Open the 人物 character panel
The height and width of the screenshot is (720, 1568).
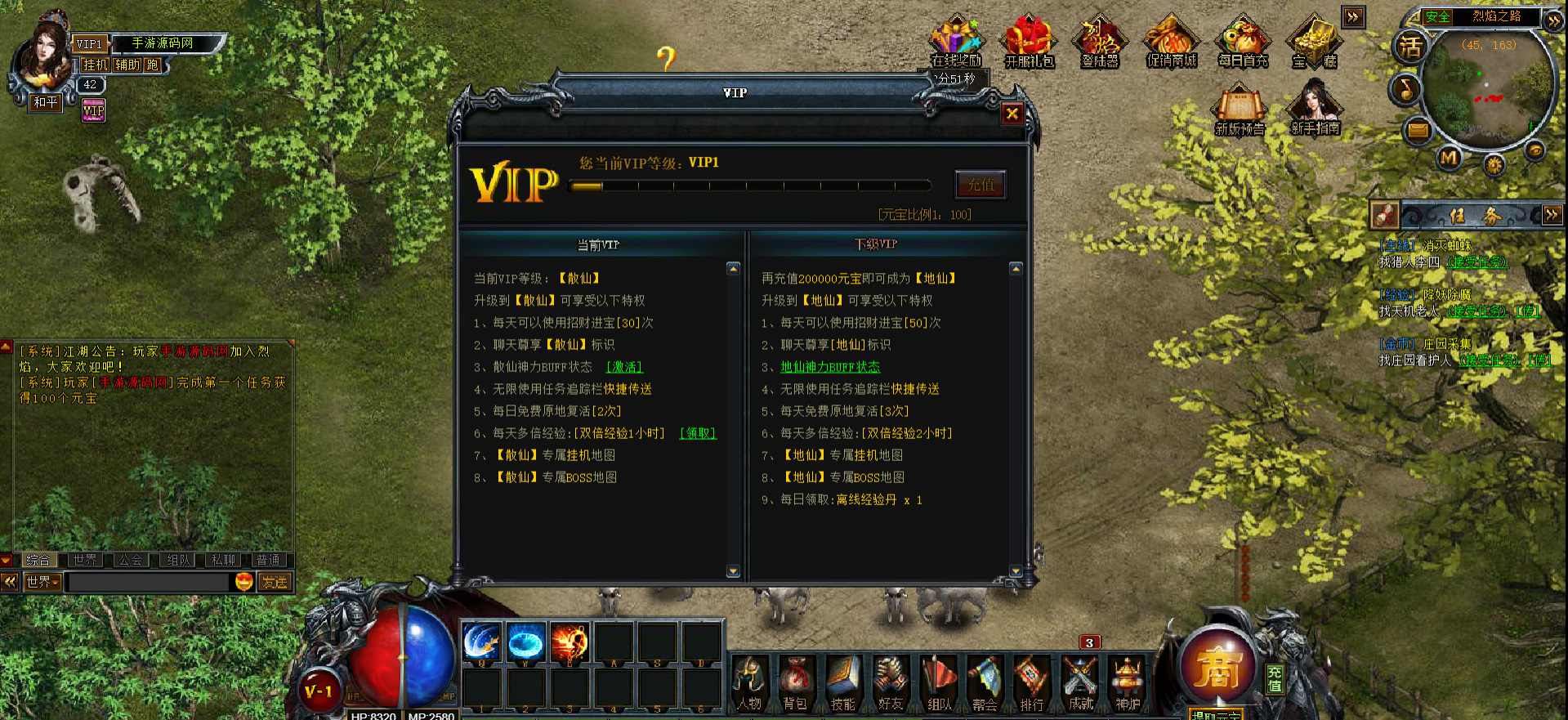(x=749, y=683)
